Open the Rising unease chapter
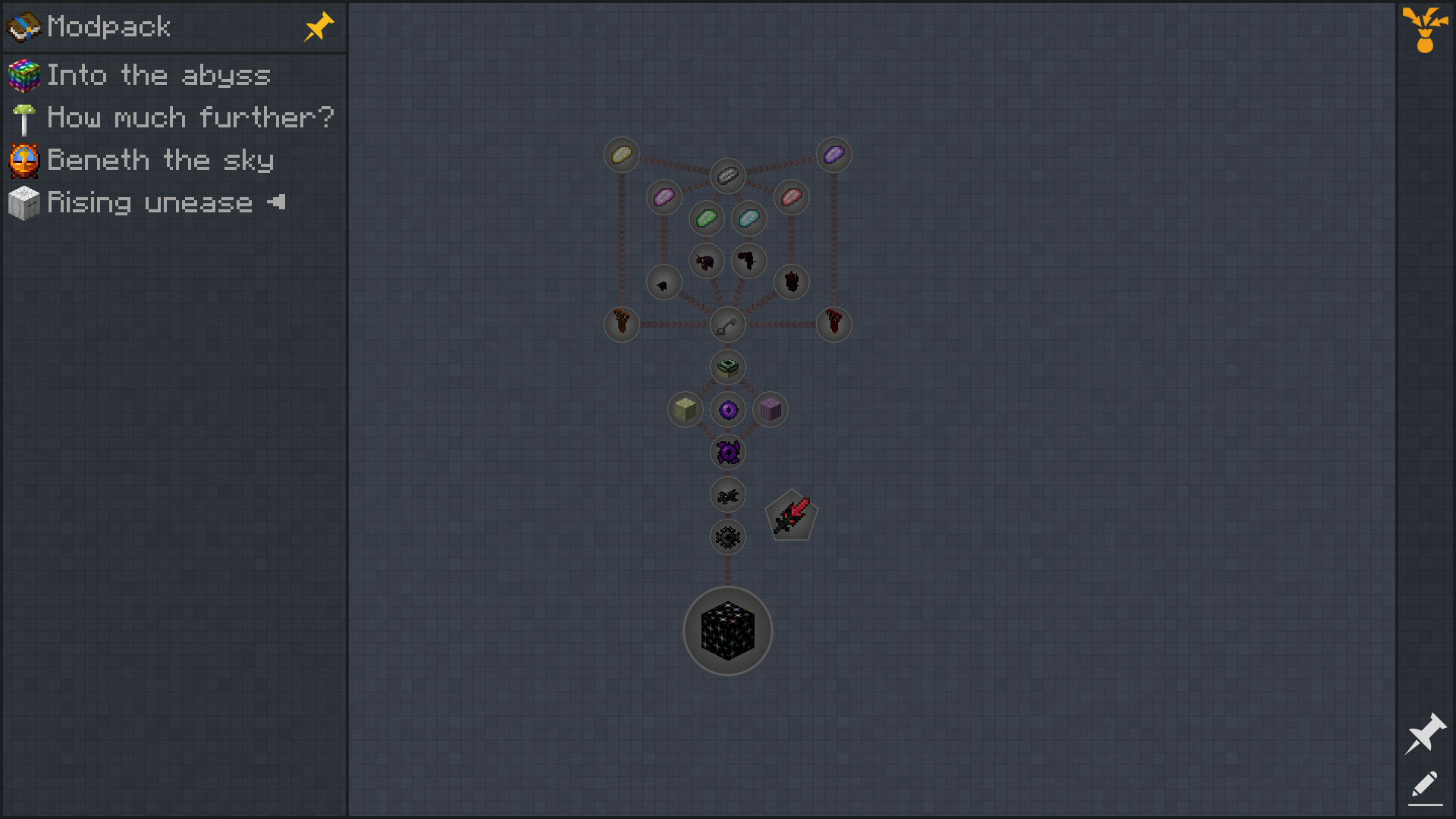Screen dimensions: 1456x819 (149, 202)
